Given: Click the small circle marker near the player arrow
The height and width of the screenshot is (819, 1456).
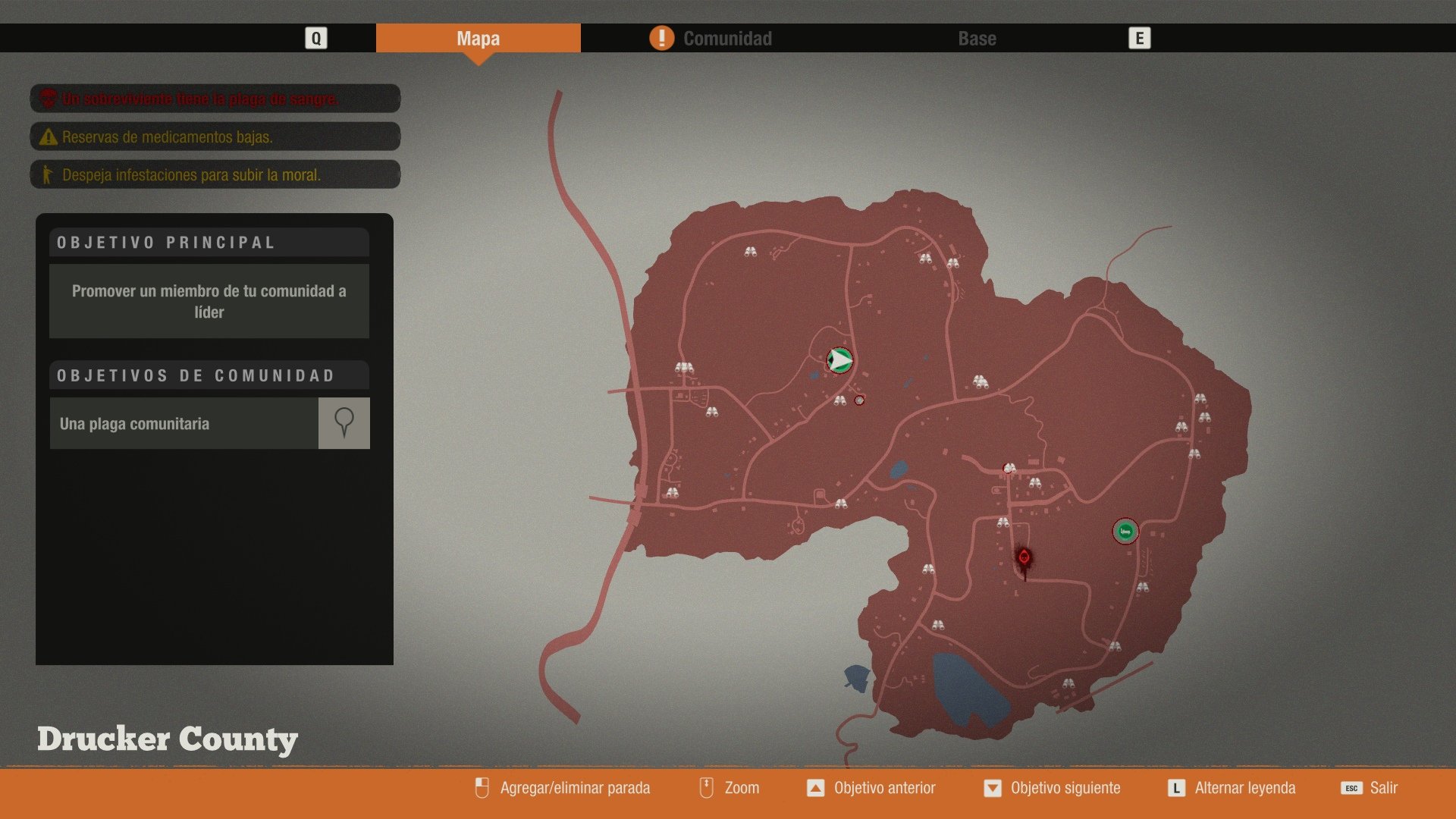Looking at the screenshot, I should click(x=860, y=400).
